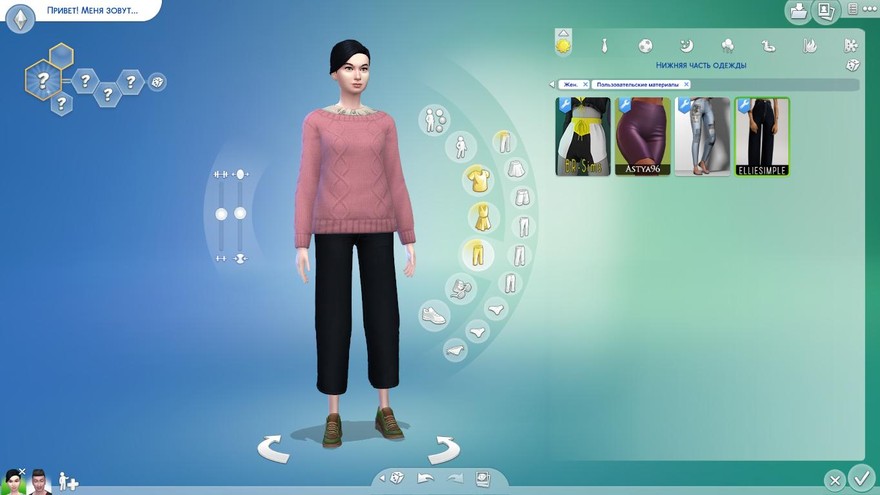880x495 pixels.
Task: Open the party outfit balloons tab
Action: point(727,45)
